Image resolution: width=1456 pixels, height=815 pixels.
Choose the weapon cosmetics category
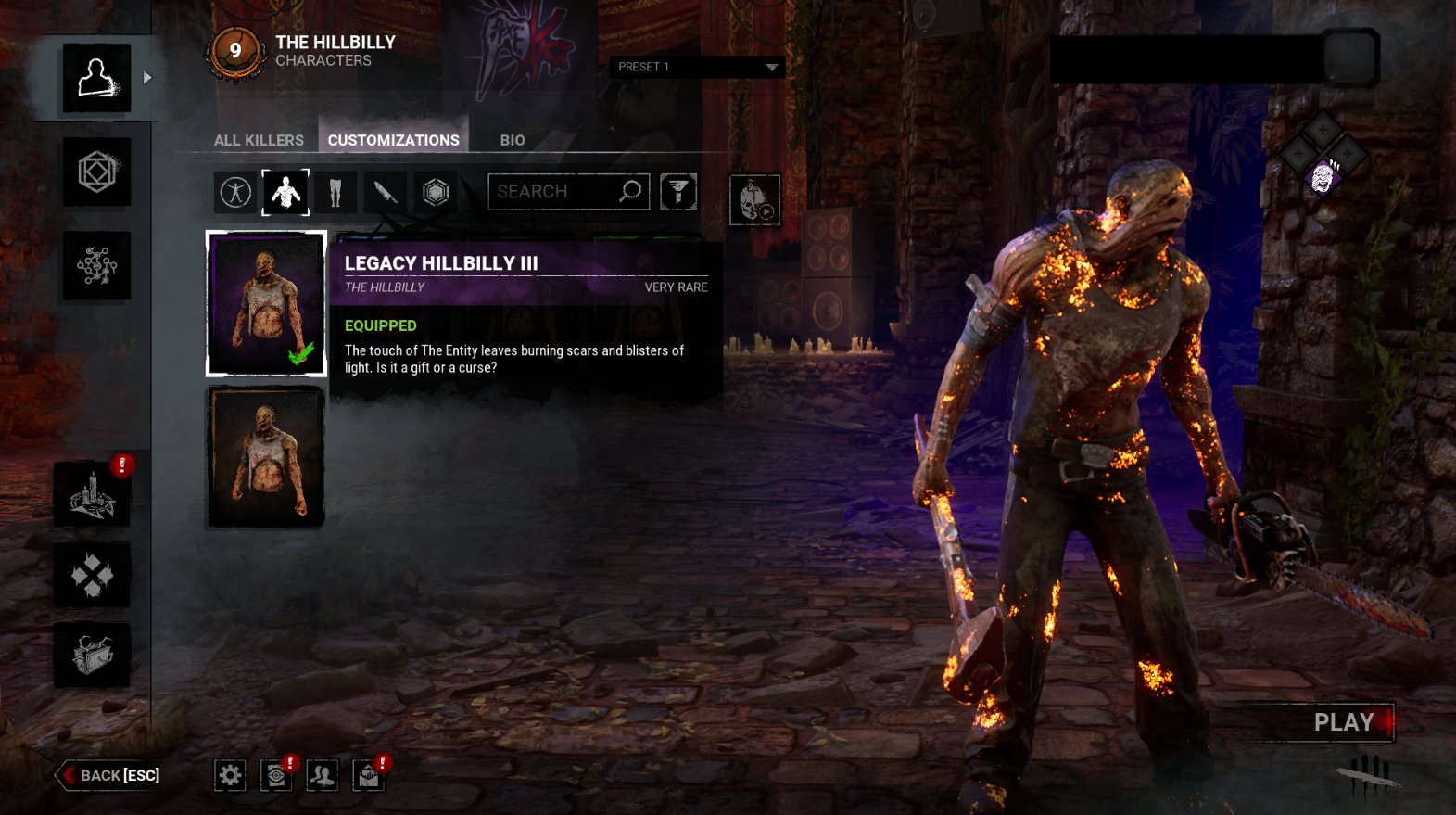tap(386, 193)
